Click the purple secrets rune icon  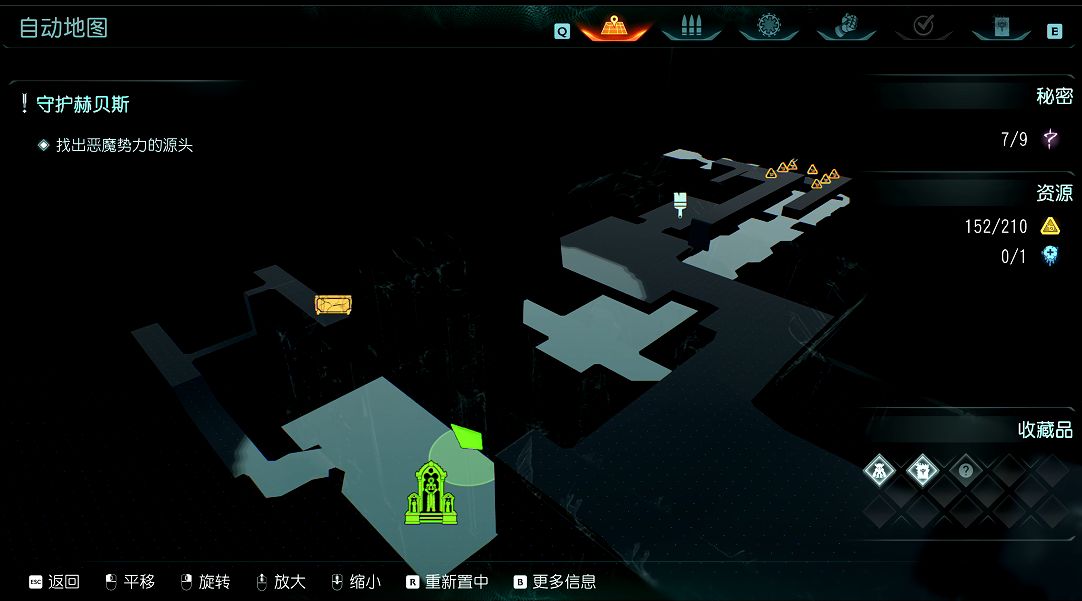click(x=1051, y=139)
